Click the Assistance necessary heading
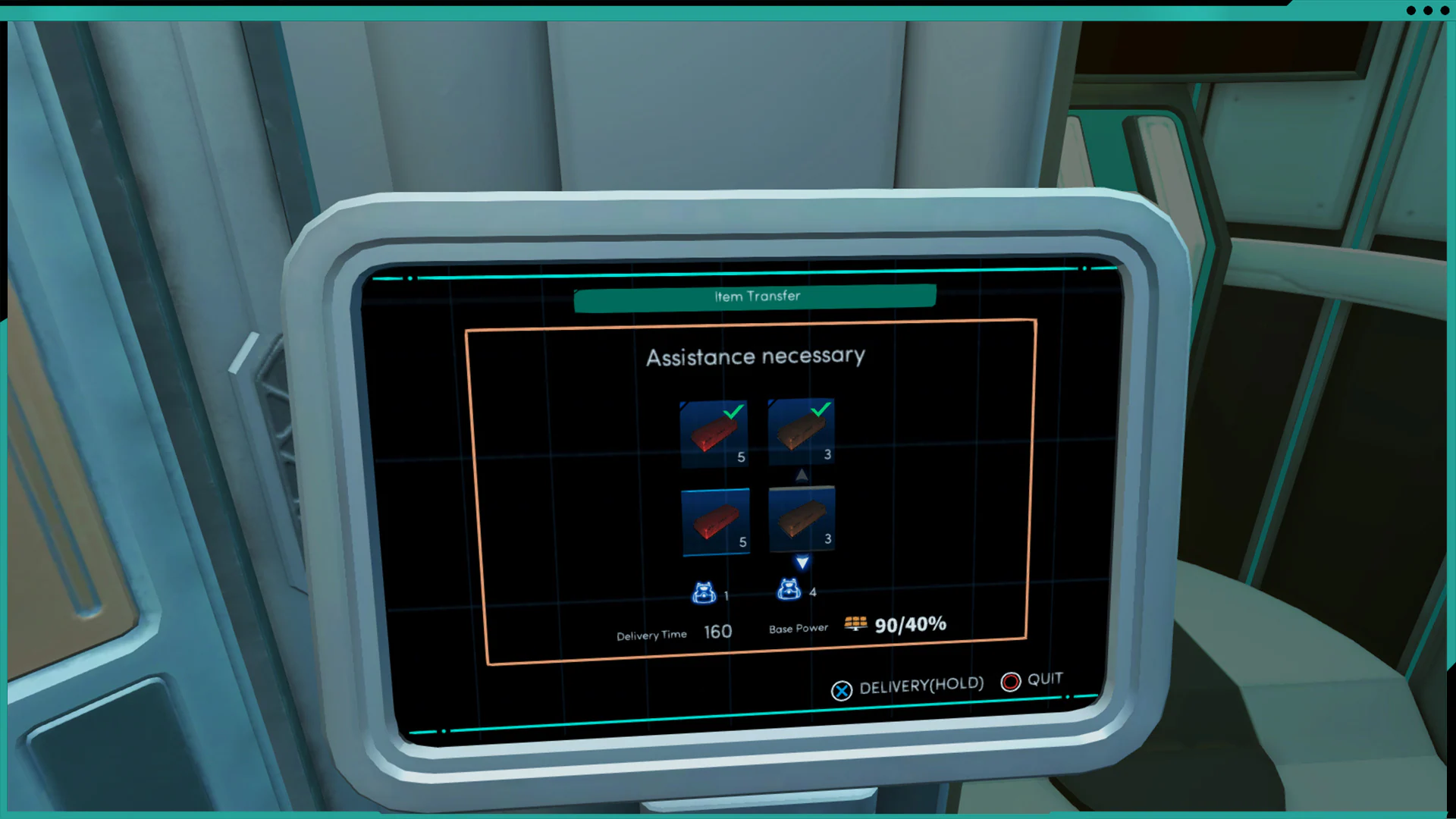 click(755, 356)
